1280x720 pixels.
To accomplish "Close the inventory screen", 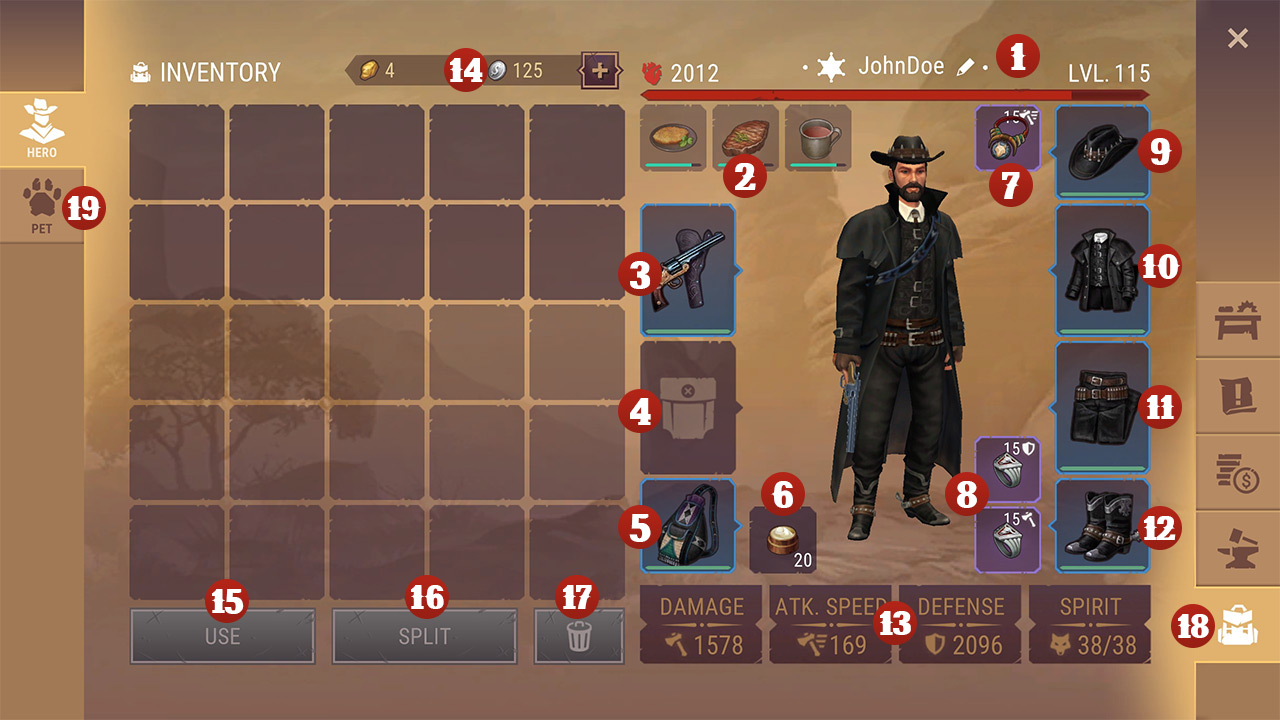I will point(1237,39).
